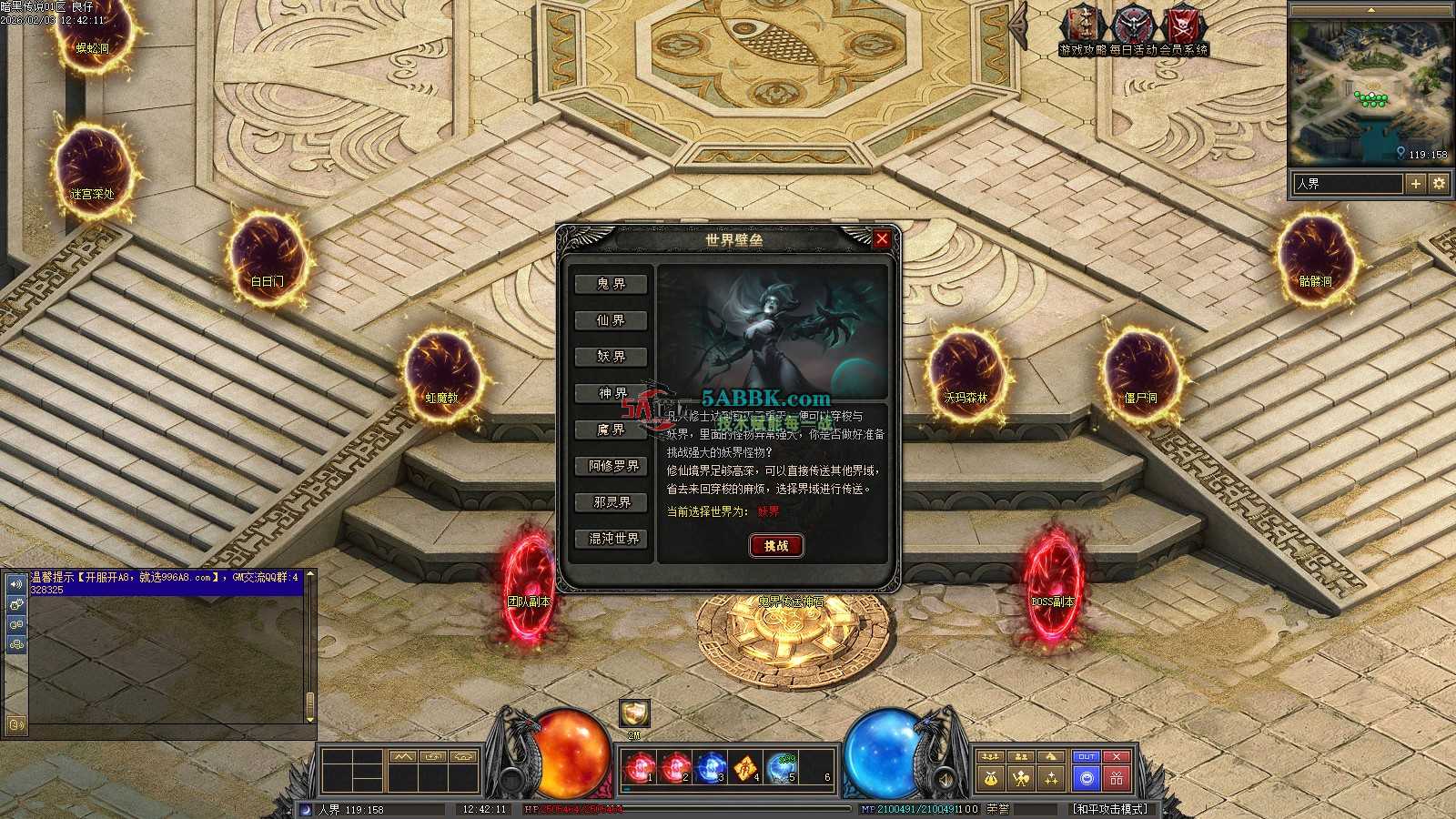Open the gear settings button under minimap
This screenshot has height=819, width=1456.
tap(1438, 184)
